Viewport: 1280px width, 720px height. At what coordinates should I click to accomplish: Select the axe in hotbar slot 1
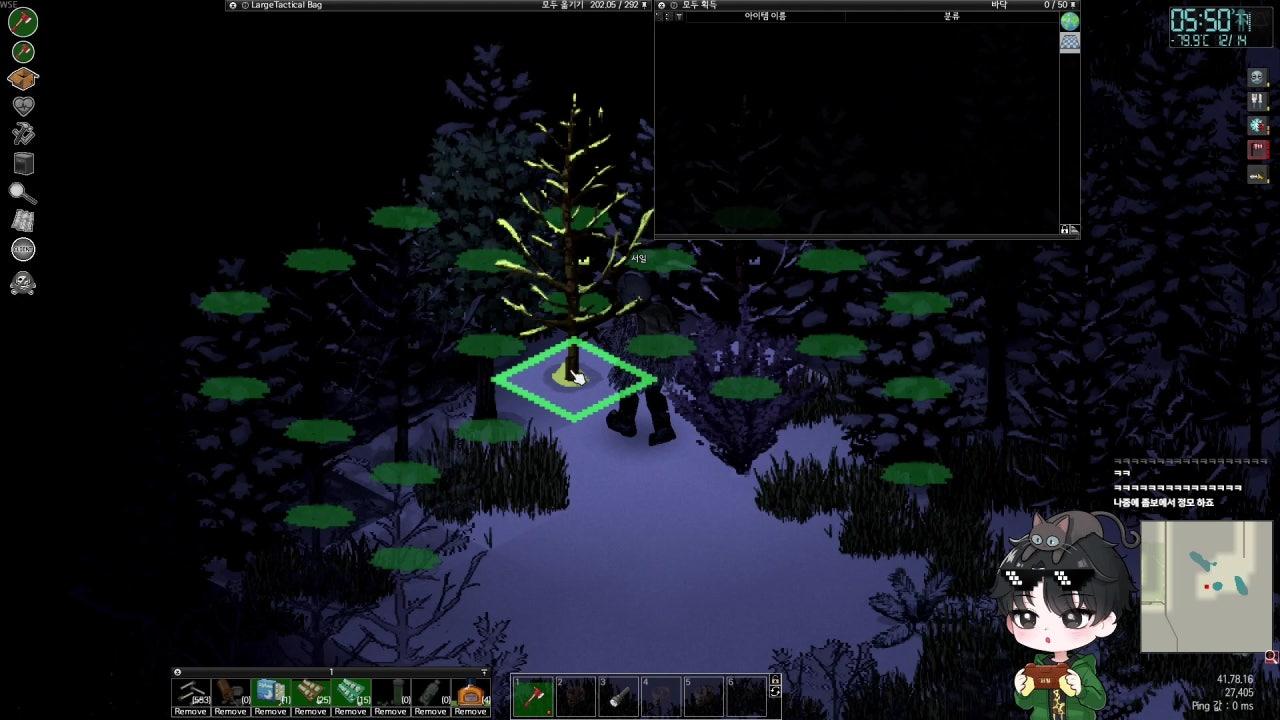pyautogui.click(x=533, y=696)
